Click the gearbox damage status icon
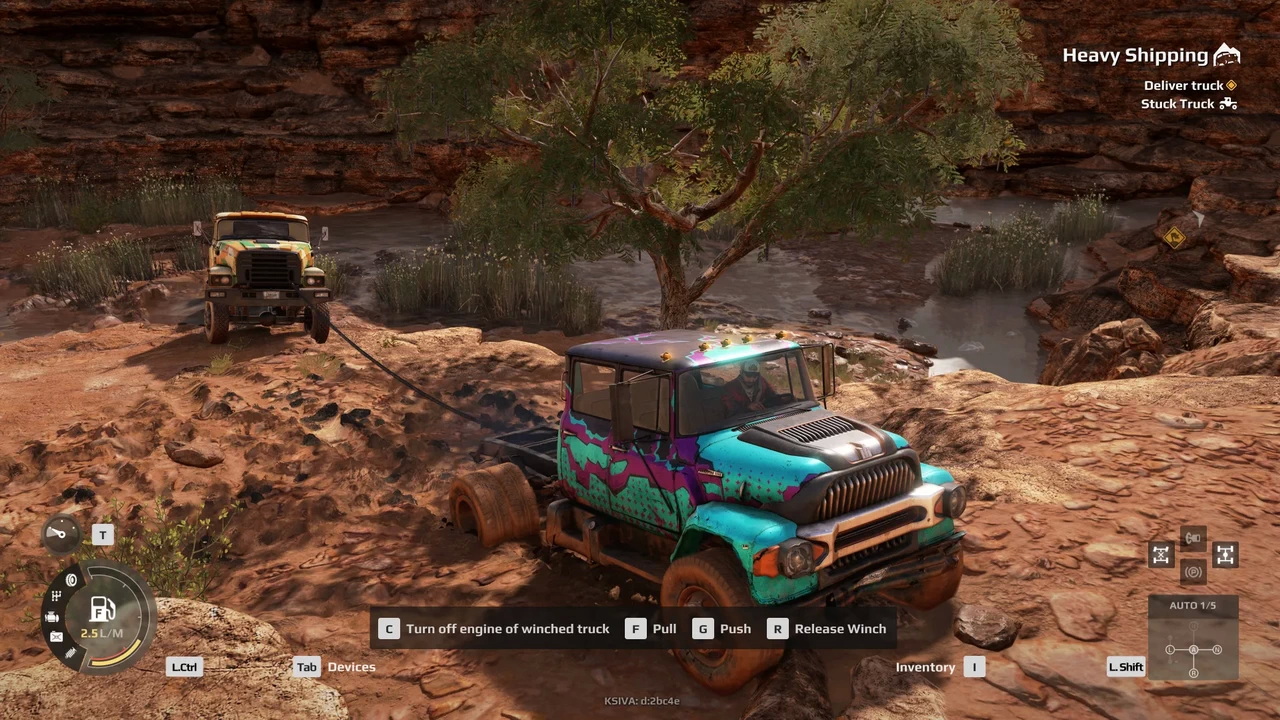This screenshot has height=720, width=1280. [x=56, y=597]
